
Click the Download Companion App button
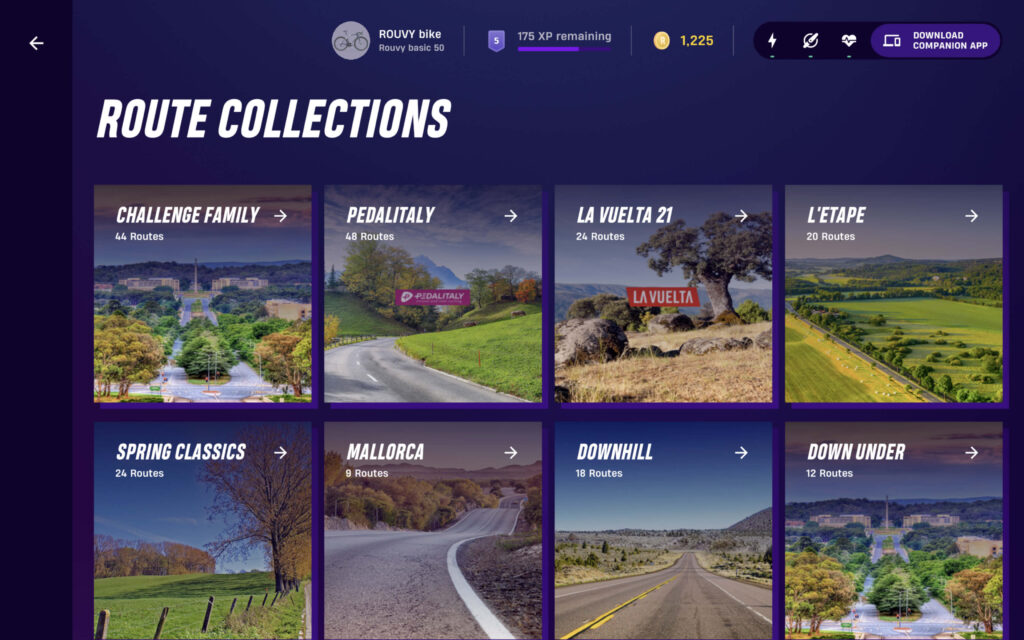(x=935, y=41)
